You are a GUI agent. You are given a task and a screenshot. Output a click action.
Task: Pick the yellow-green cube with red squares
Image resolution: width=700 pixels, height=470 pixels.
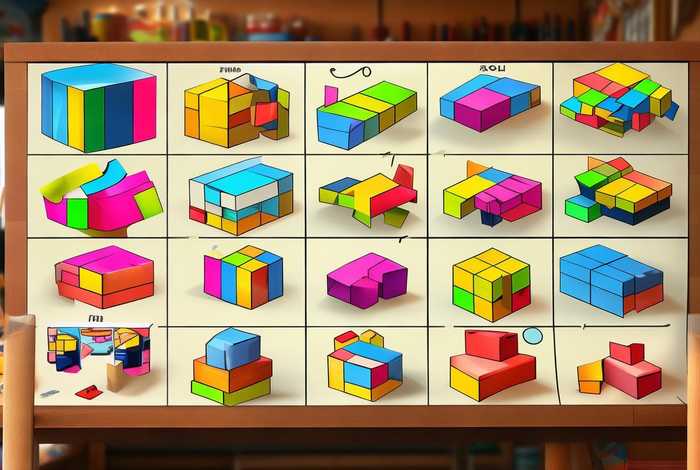[x=491, y=282]
